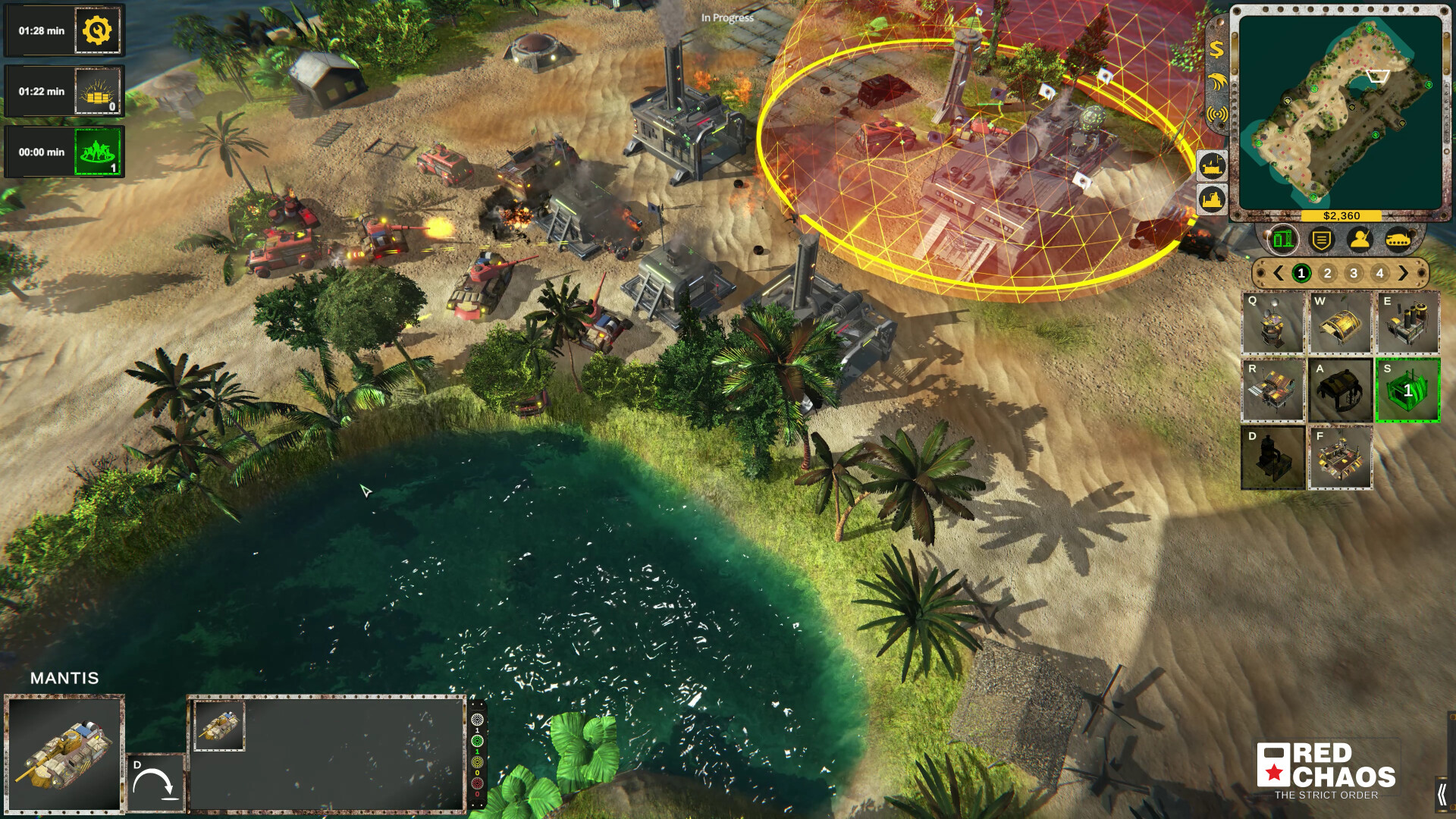The width and height of the screenshot is (1456, 819).
Task: Open the defense structures category
Action: pyautogui.click(x=1321, y=238)
